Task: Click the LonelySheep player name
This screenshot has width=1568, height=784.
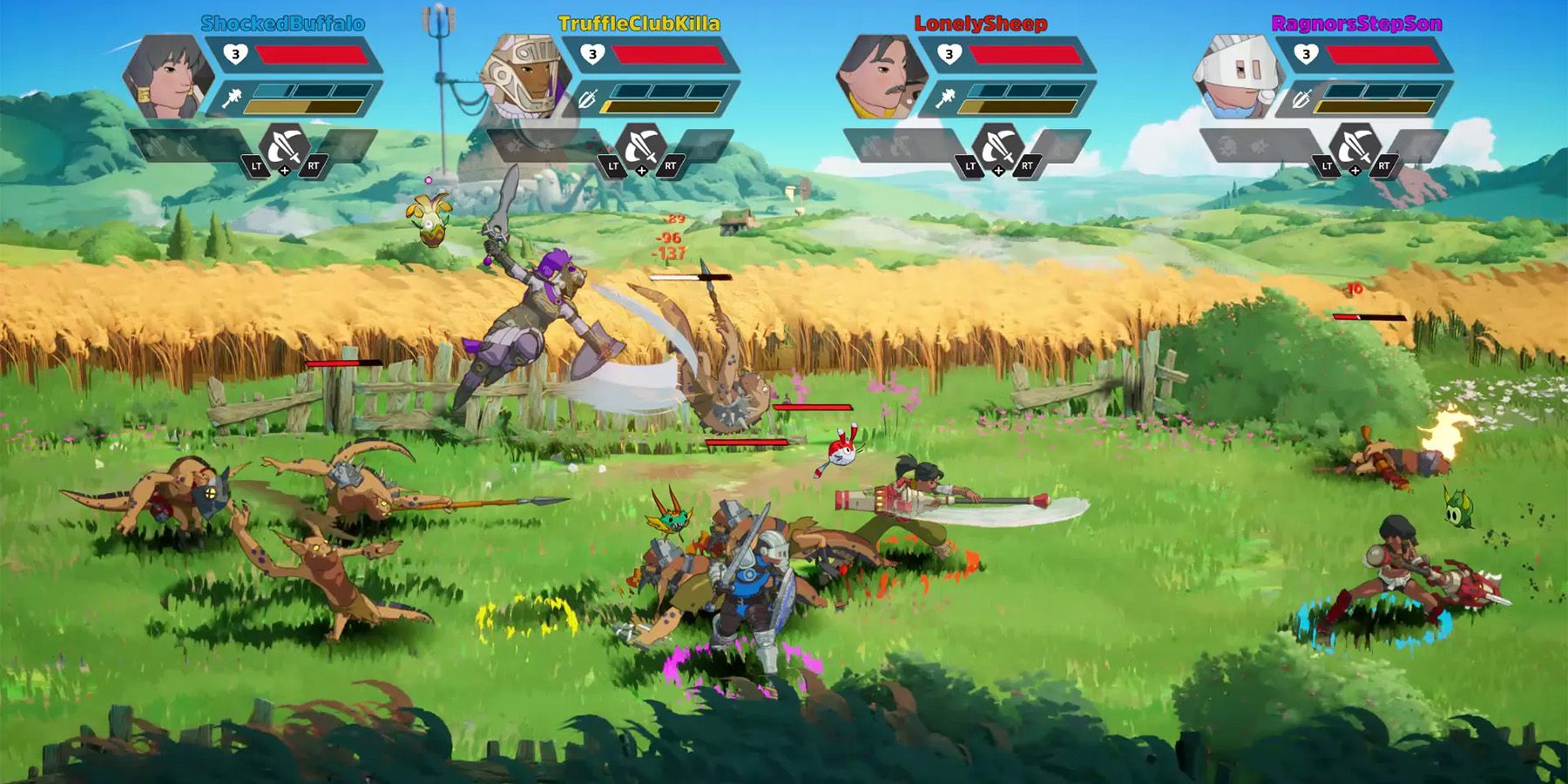Action: (980, 24)
